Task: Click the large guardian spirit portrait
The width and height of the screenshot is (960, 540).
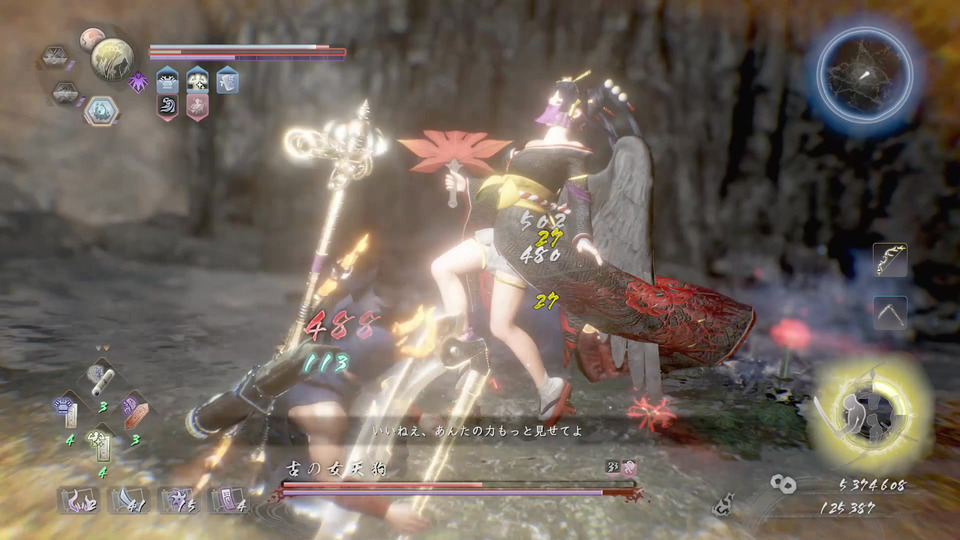Action: [112, 58]
